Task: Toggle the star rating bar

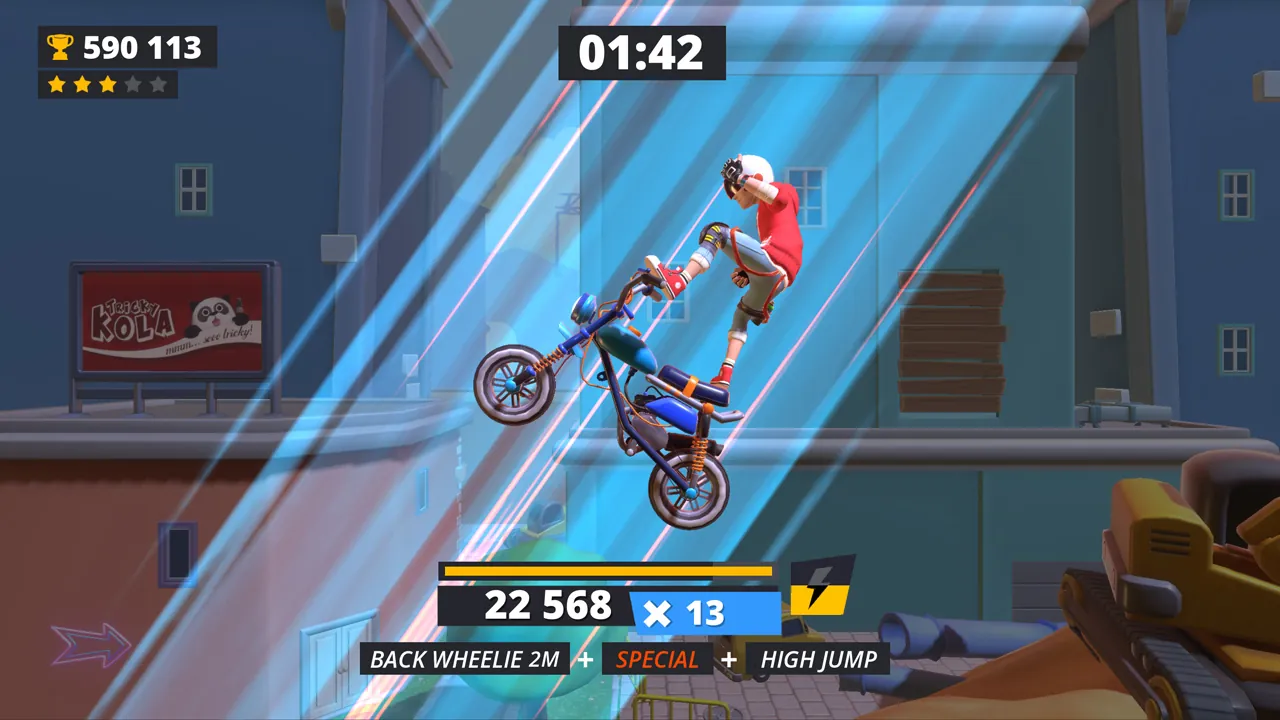Action: 108,85
